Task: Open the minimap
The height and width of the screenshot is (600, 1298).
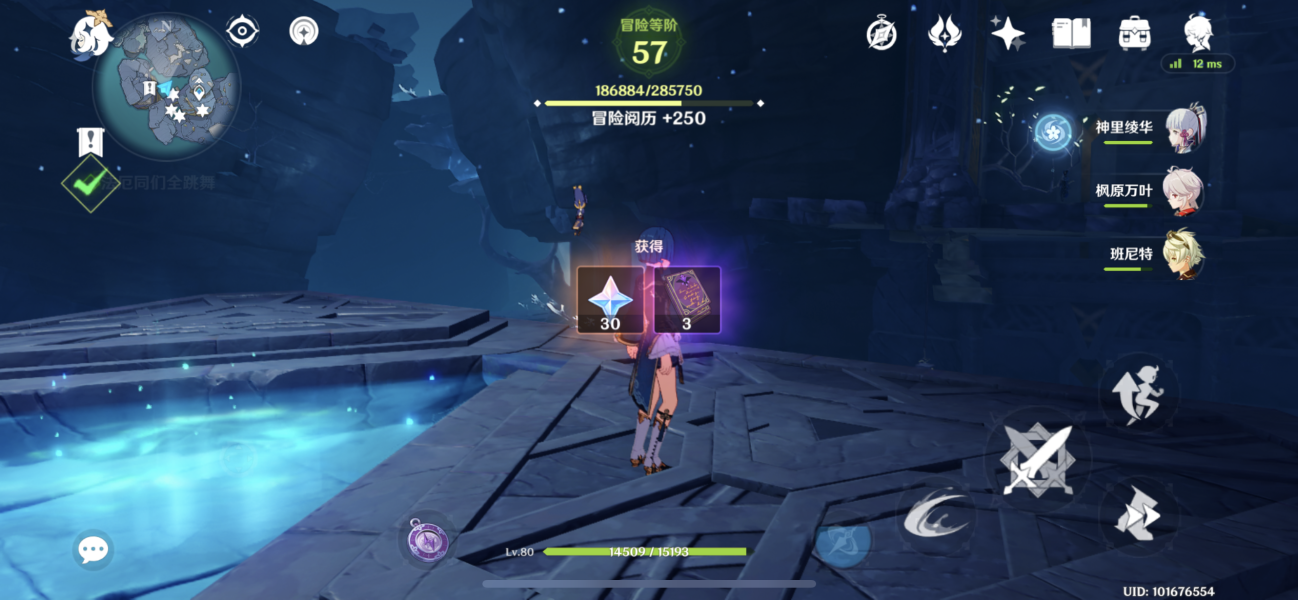Action: (166, 86)
